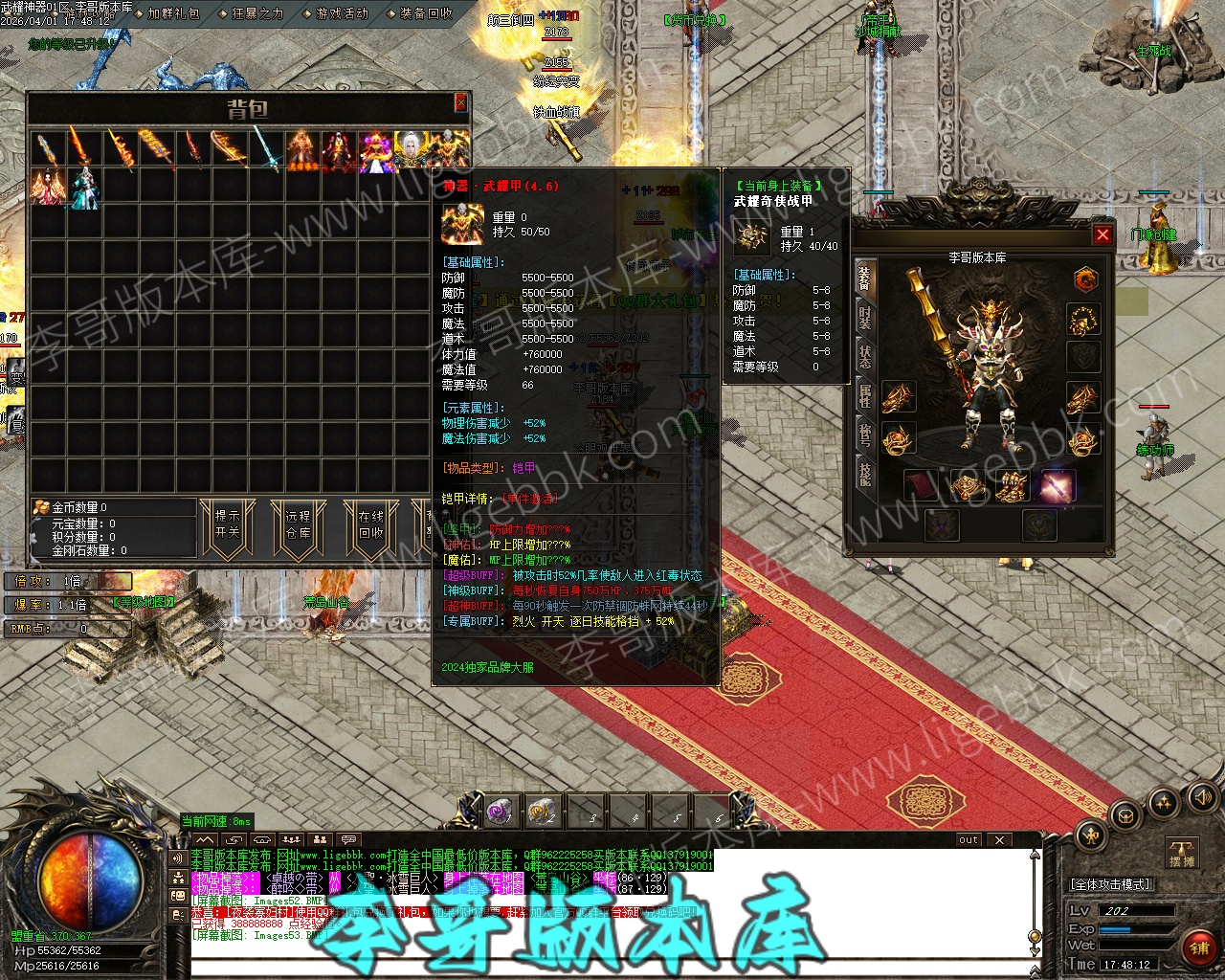This screenshot has width=1225, height=980.
Task: Select the white-haired character costume item
Action: (412, 151)
